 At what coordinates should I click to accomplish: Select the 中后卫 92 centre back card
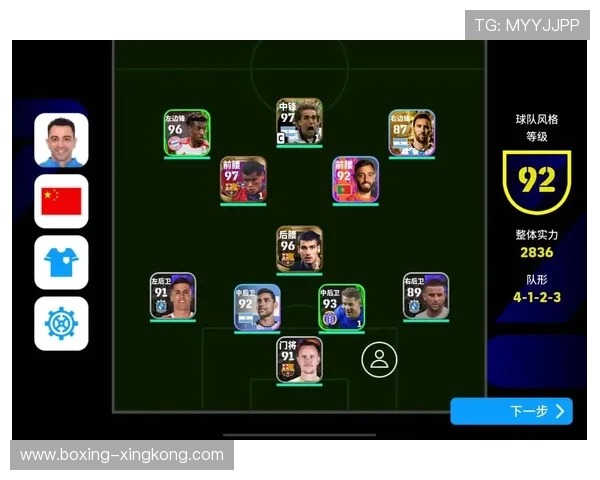(x=258, y=307)
